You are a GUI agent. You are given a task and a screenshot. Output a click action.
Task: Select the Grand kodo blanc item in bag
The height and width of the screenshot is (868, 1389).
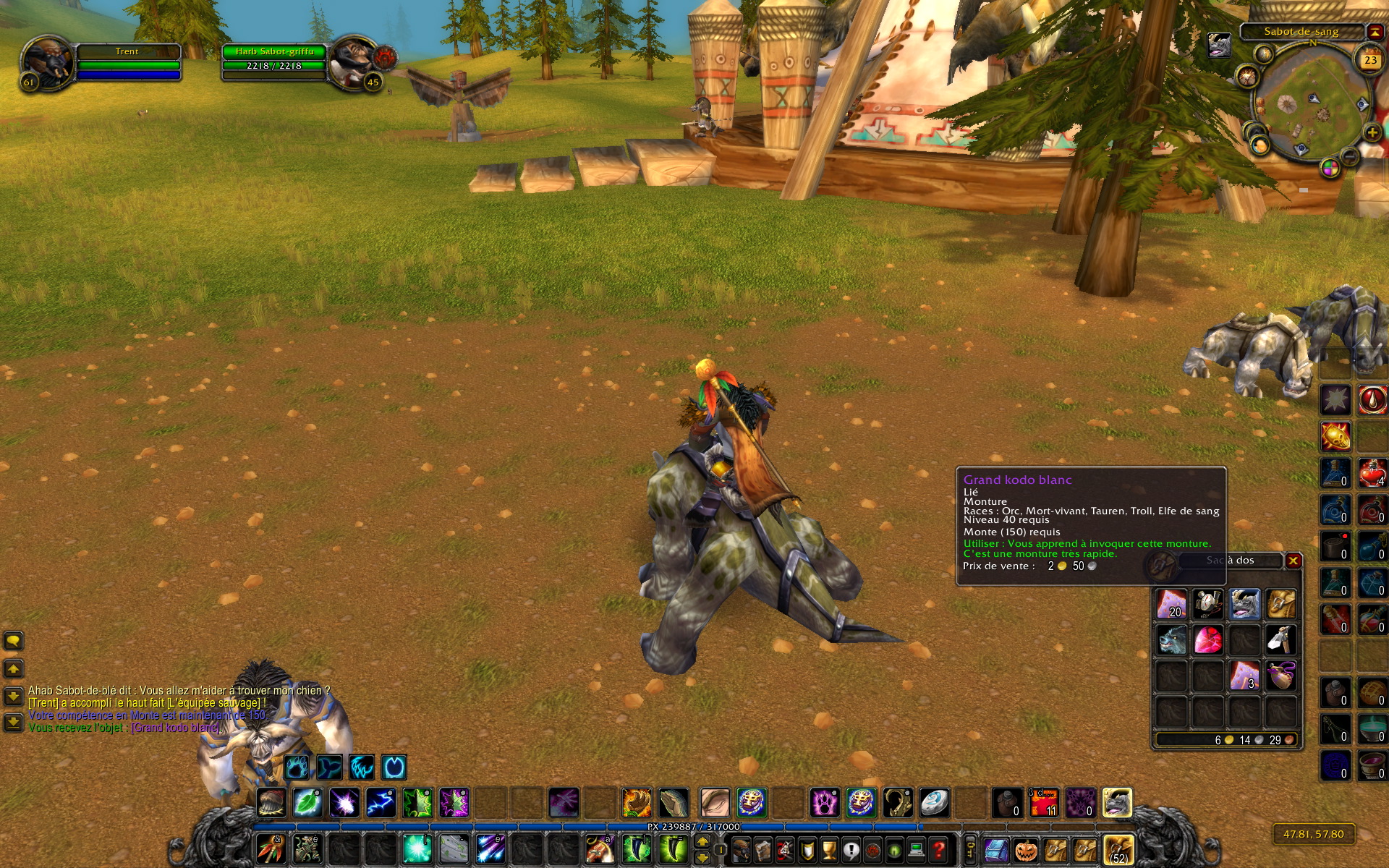(1244, 603)
